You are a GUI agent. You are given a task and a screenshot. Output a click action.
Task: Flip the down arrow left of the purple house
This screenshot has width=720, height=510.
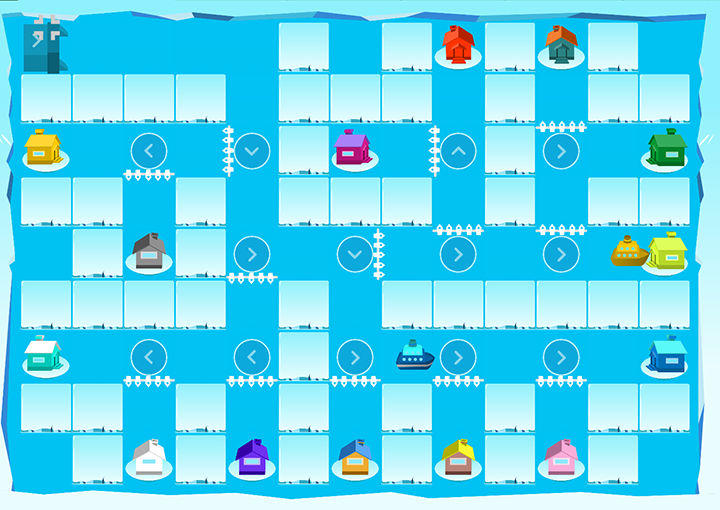(252, 151)
